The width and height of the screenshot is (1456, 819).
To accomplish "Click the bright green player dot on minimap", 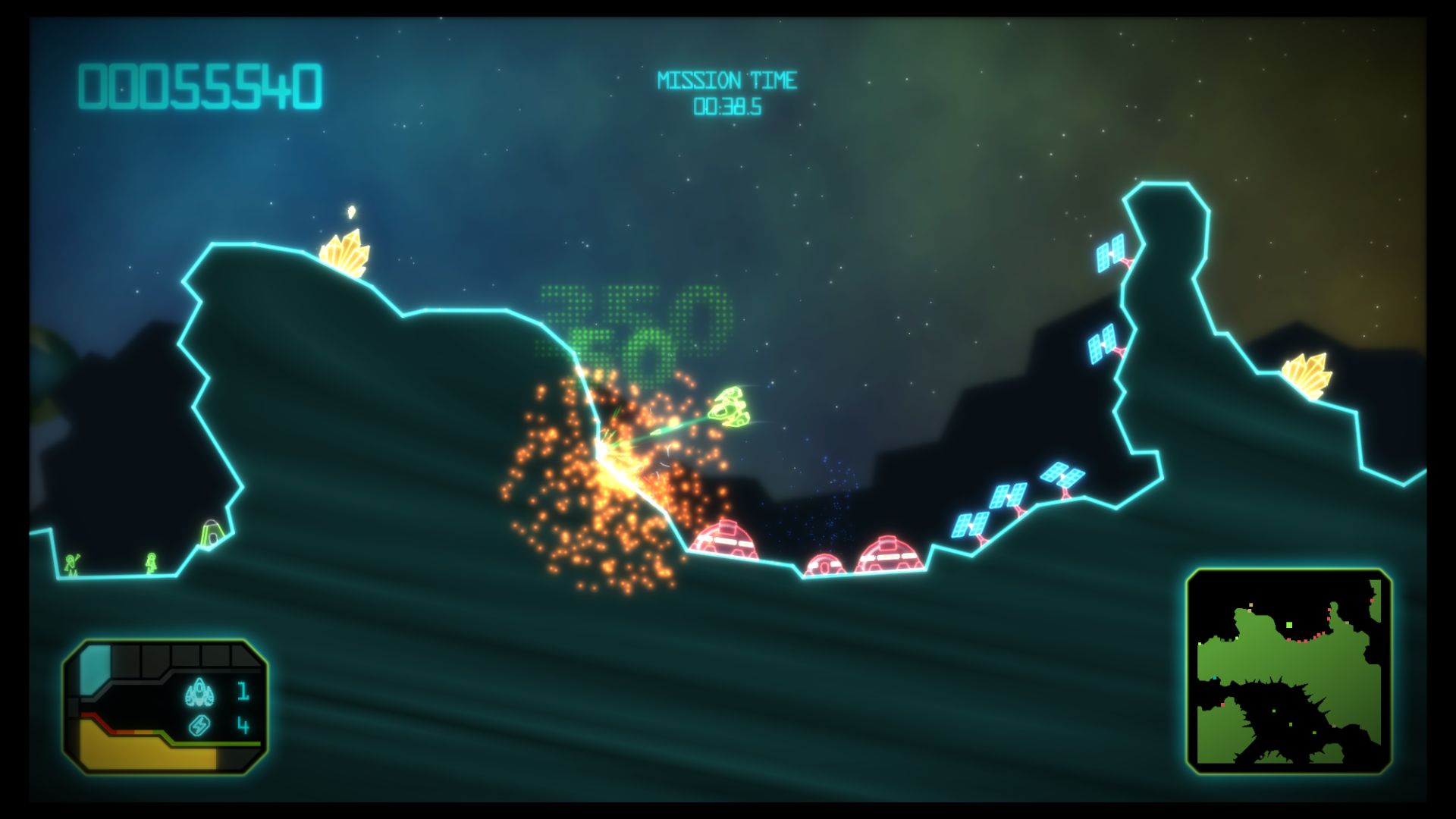I will pyautogui.click(x=1289, y=625).
